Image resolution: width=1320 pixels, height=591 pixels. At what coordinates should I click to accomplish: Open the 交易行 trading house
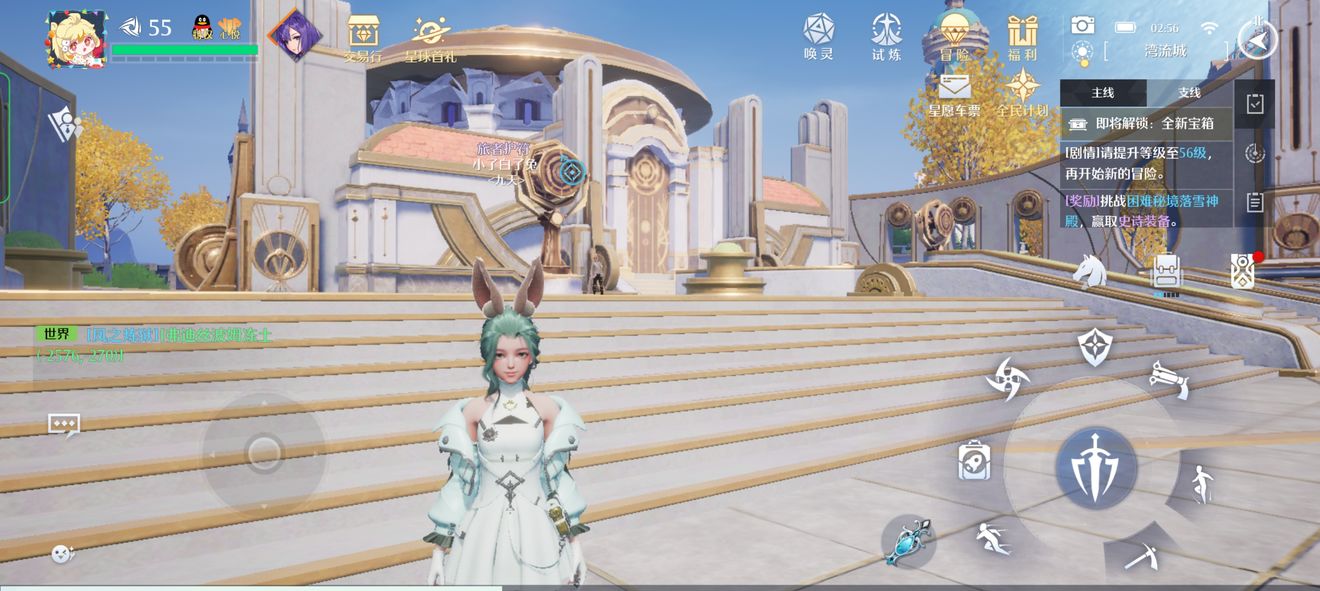363,38
